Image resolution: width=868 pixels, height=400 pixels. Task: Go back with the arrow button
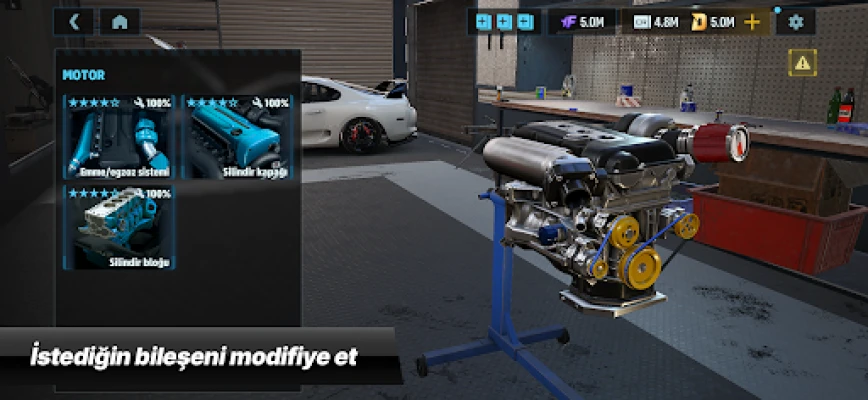point(75,21)
